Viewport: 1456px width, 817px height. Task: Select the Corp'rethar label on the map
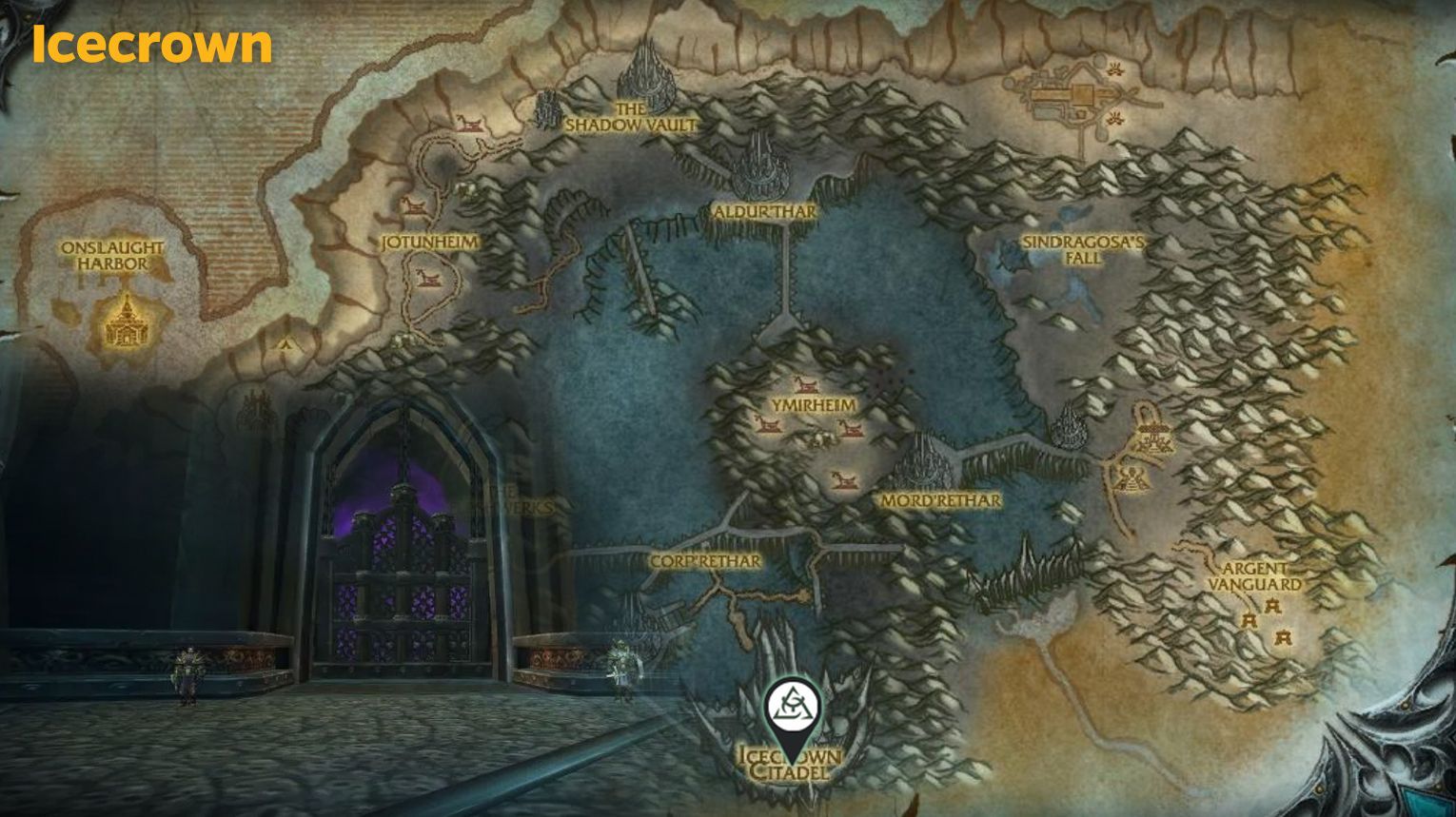[705, 561]
